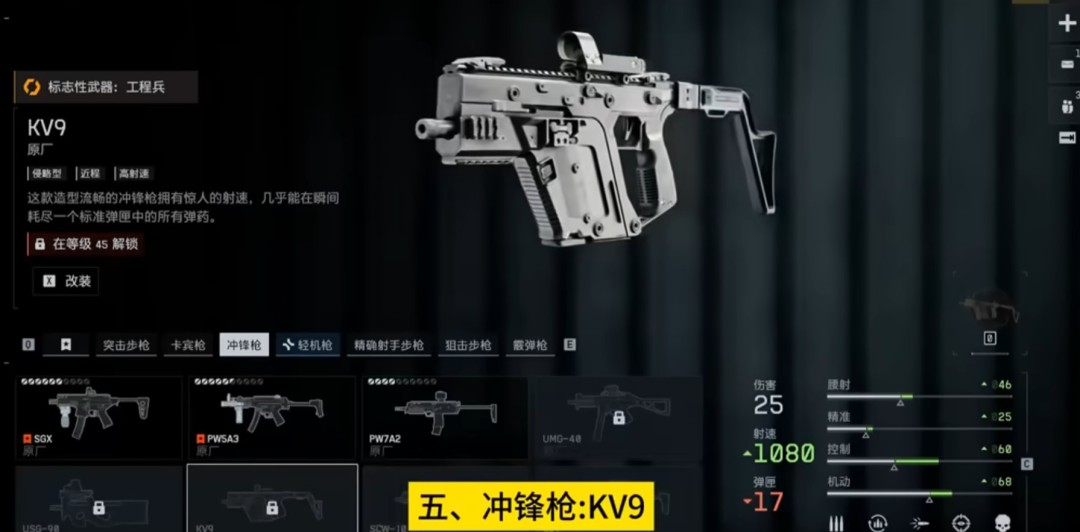Show the 精确射手步枪 marksman rifle tab
The height and width of the screenshot is (532, 1080).
coord(389,346)
